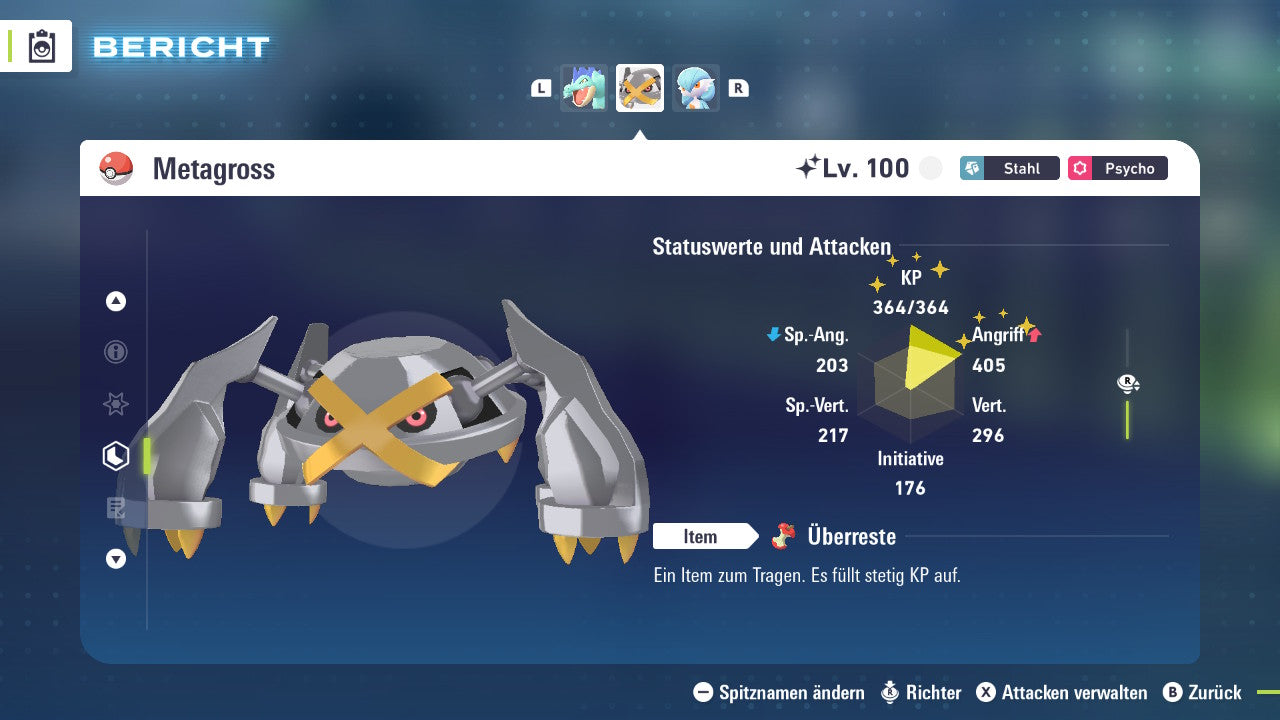Toggle the circle marker next to Lv. 100
The width and height of the screenshot is (1280, 720).
point(930,168)
